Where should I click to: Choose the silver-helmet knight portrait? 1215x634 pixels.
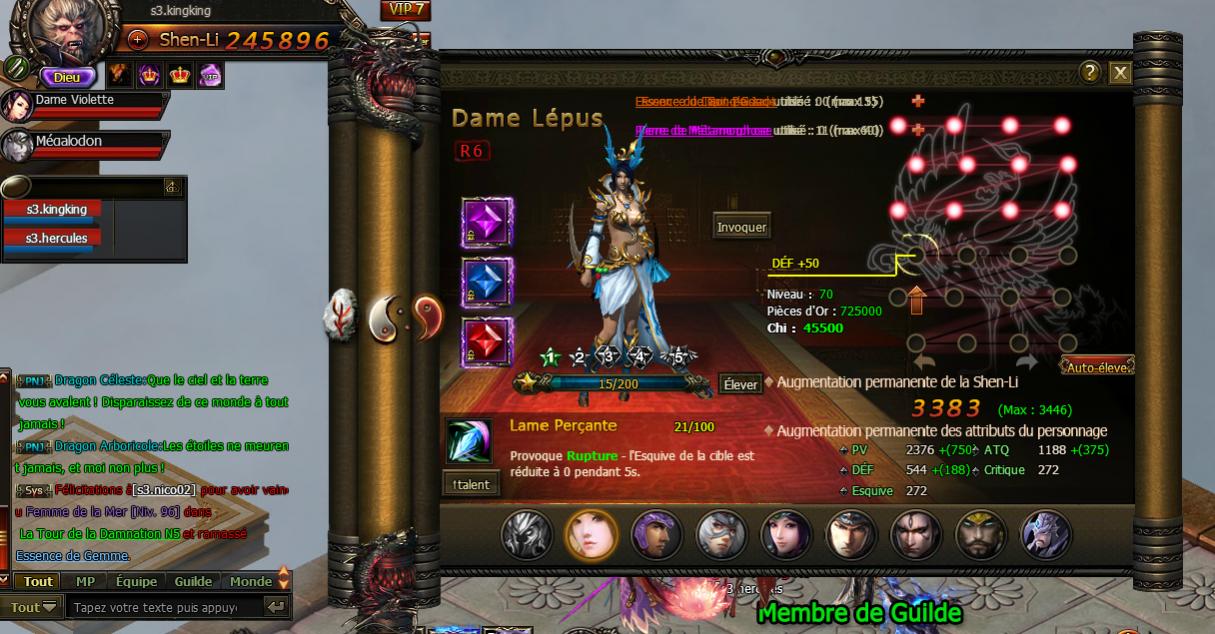click(722, 535)
